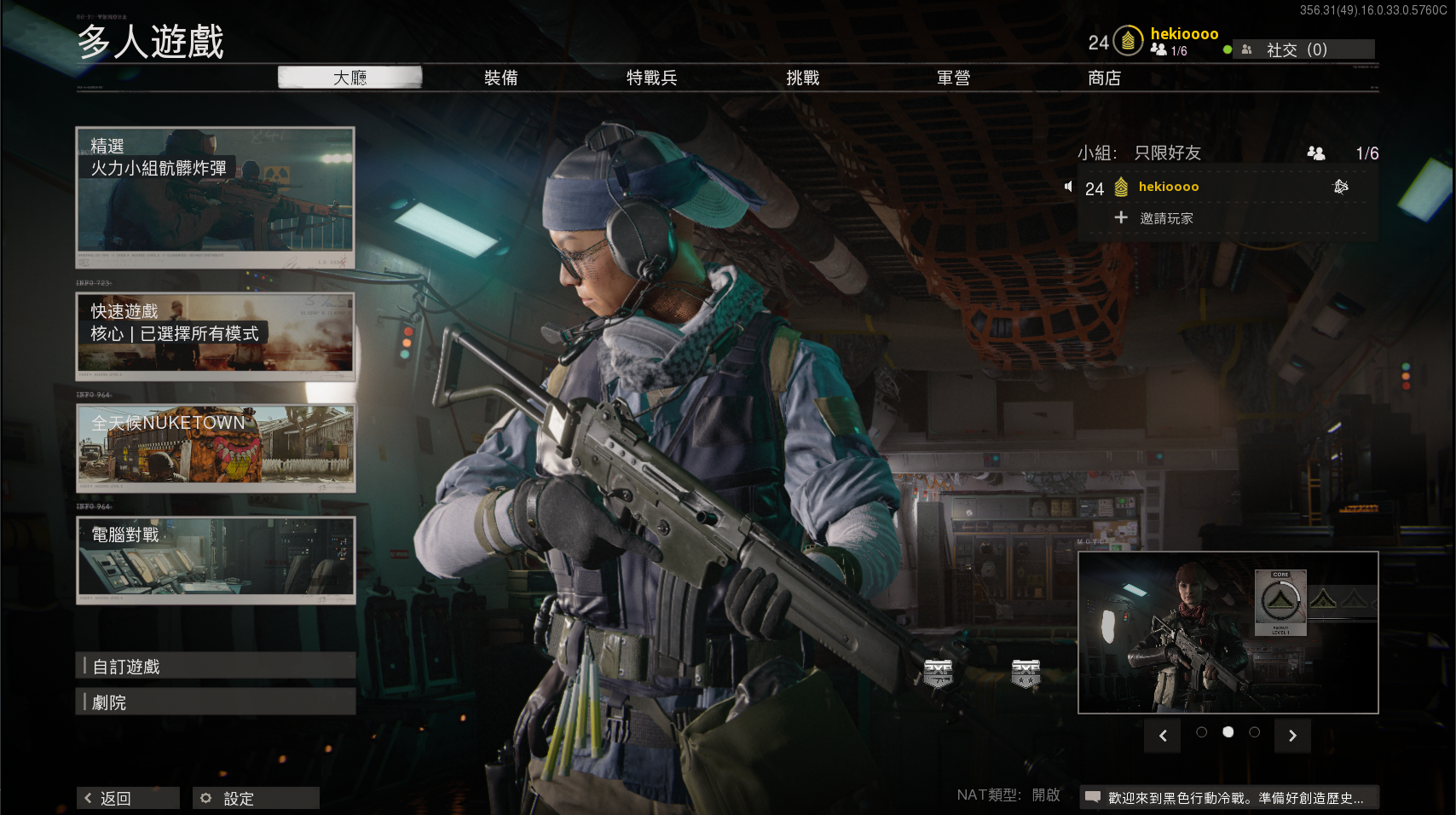Invite a player with 邀請玩家
1456x815 pixels.
point(1164,218)
